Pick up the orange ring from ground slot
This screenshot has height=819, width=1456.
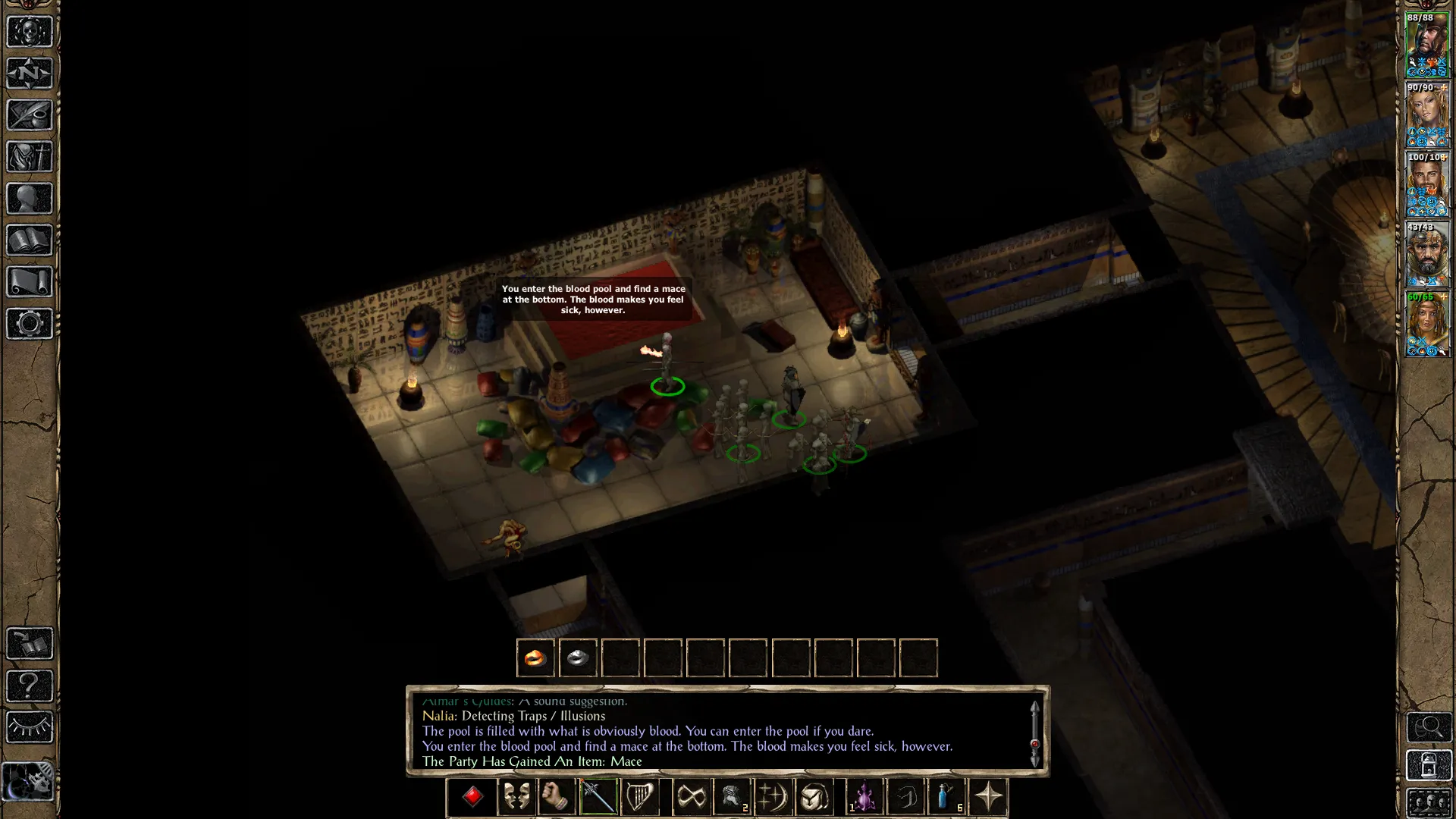[x=535, y=658]
